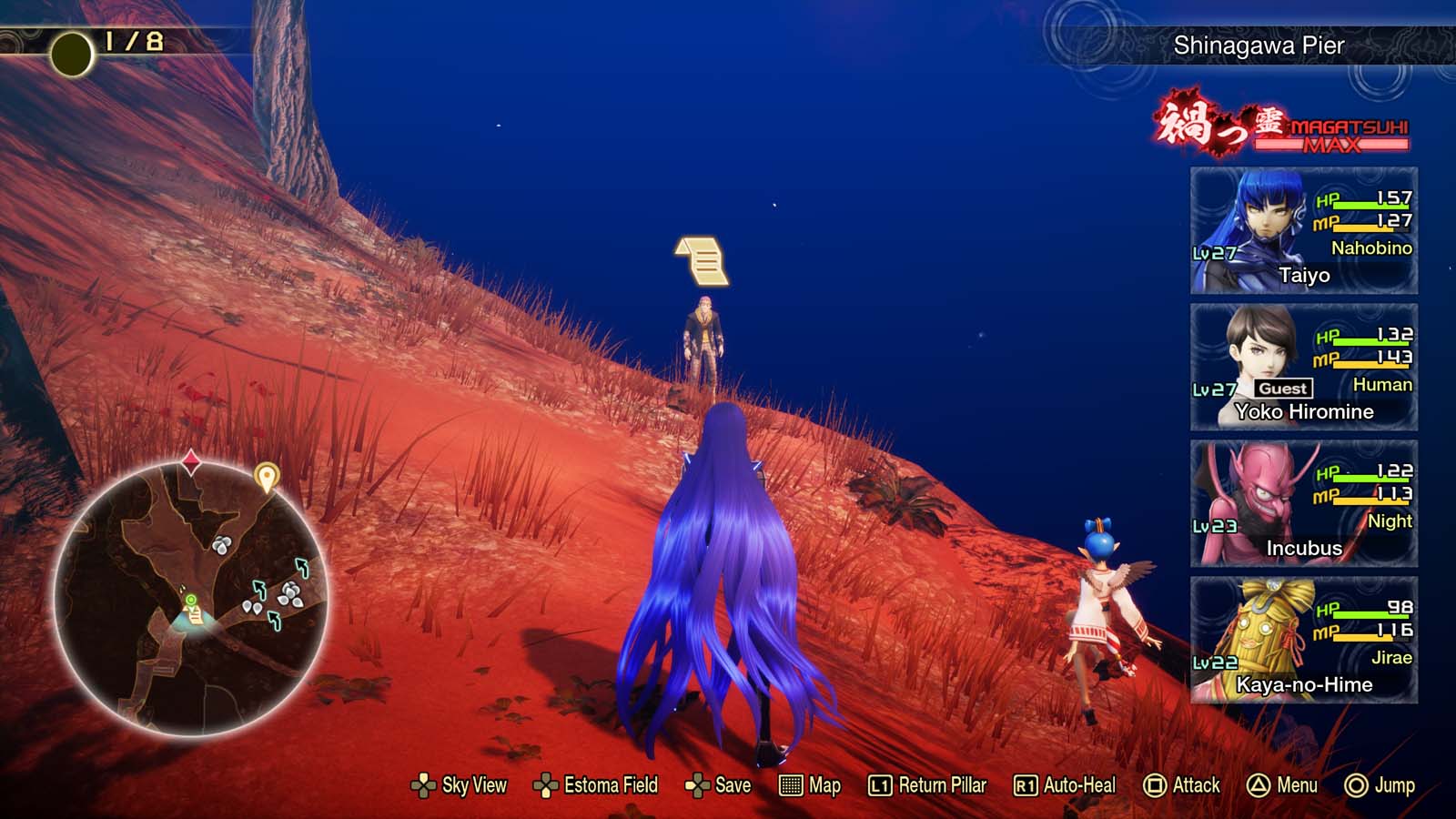Select the Shinagawa Pier location banner
The height and width of the screenshot is (819, 1456).
pos(1259,43)
